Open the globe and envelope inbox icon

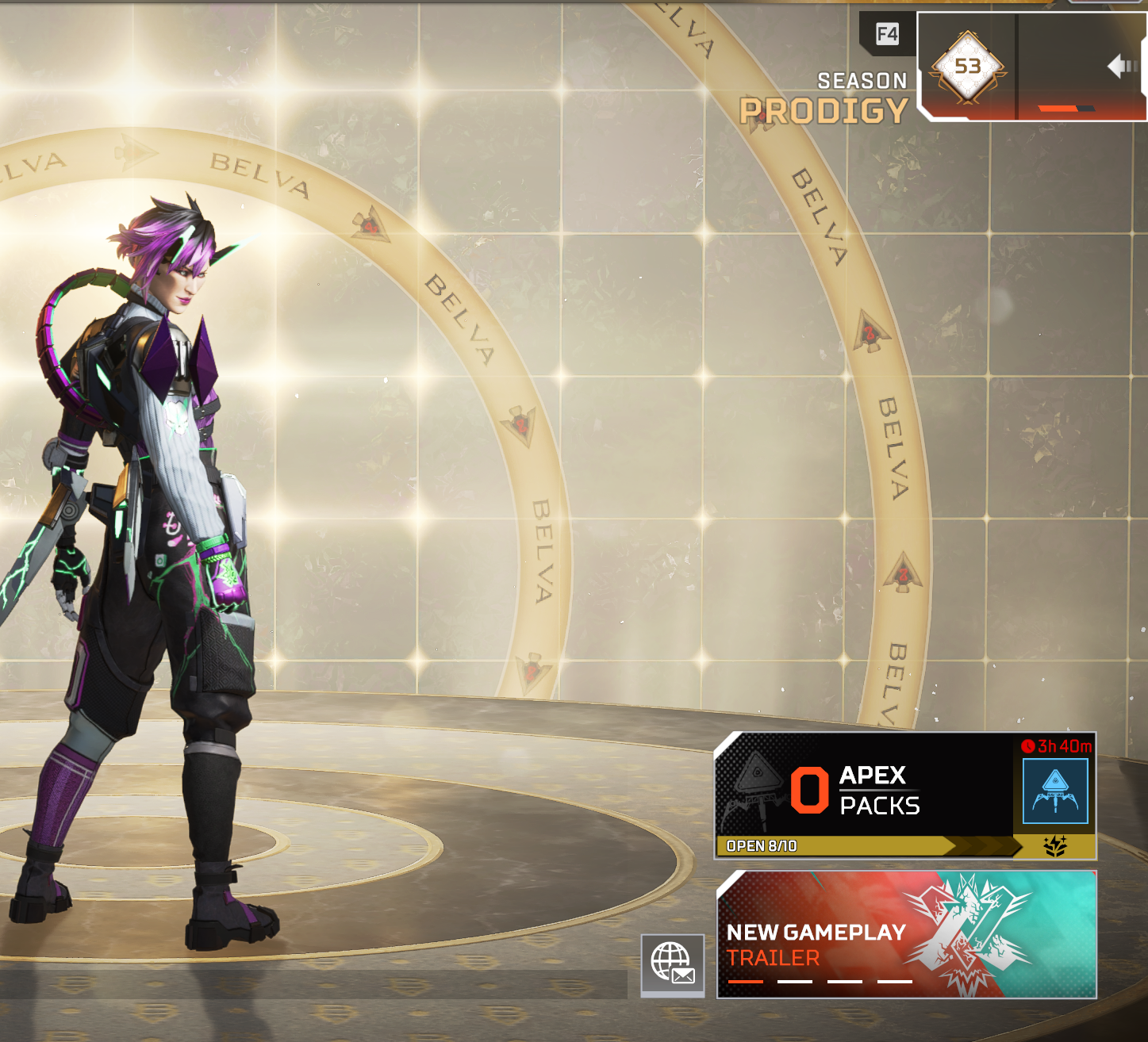coord(673,963)
